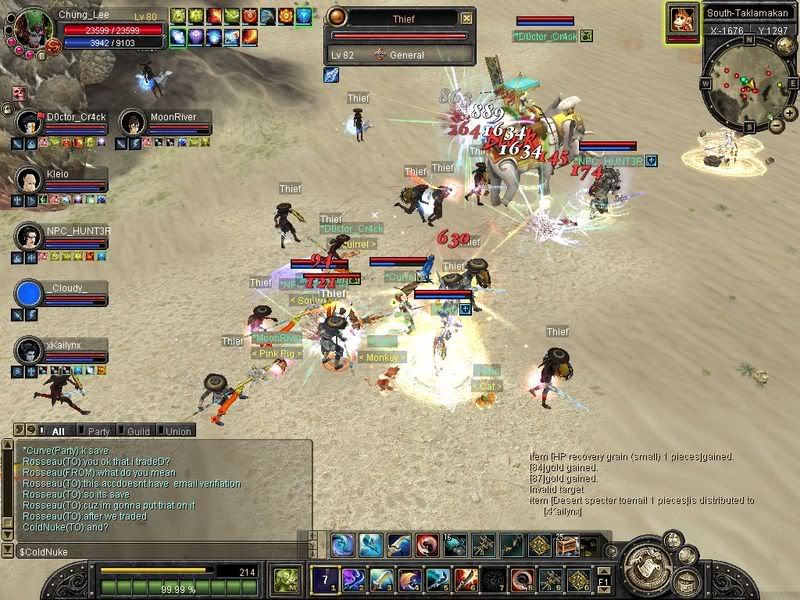Viewport: 800px width, 600px height.
Task: Click the red skull icon under the portrait
Action: pyautogui.click(x=18, y=93)
